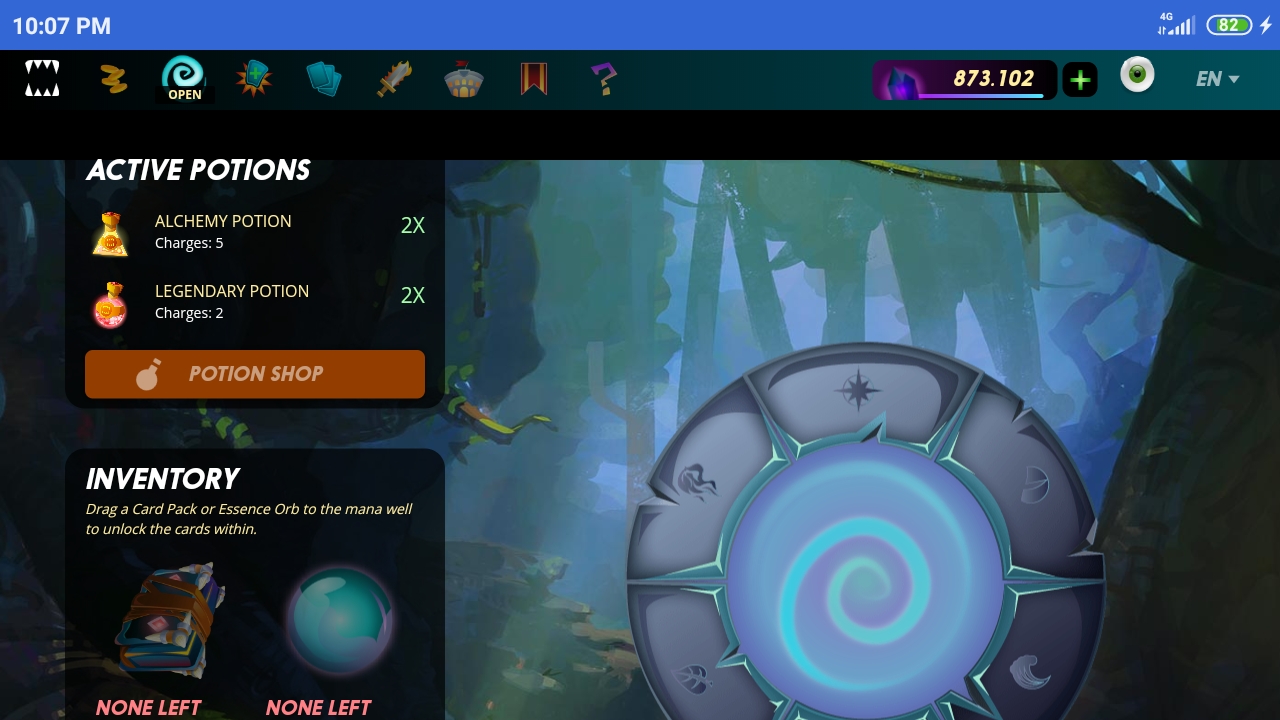Image resolution: width=1280 pixels, height=720 pixels.
Task: Open the EN language dropdown
Action: (x=1217, y=79)
